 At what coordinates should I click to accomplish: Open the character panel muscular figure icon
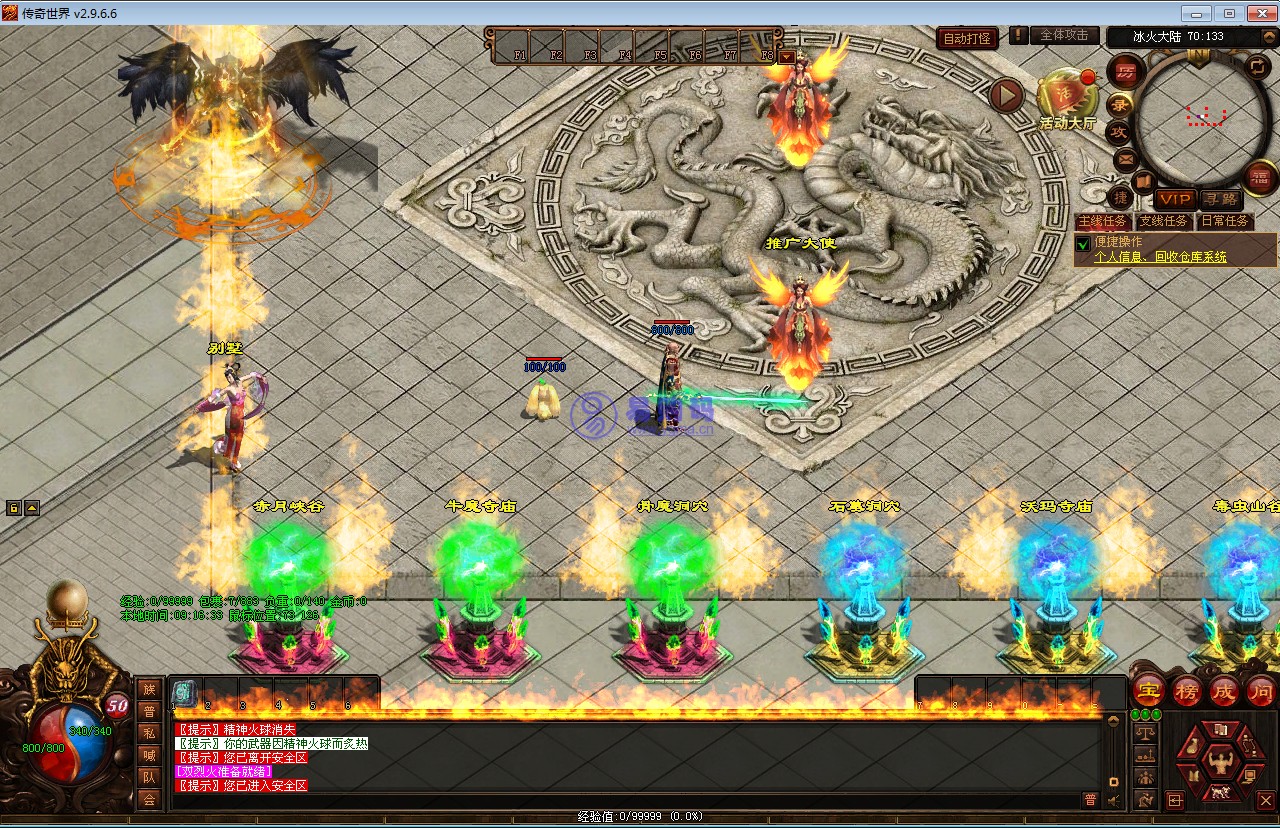pyautogui.click(x=1219, y=763)
